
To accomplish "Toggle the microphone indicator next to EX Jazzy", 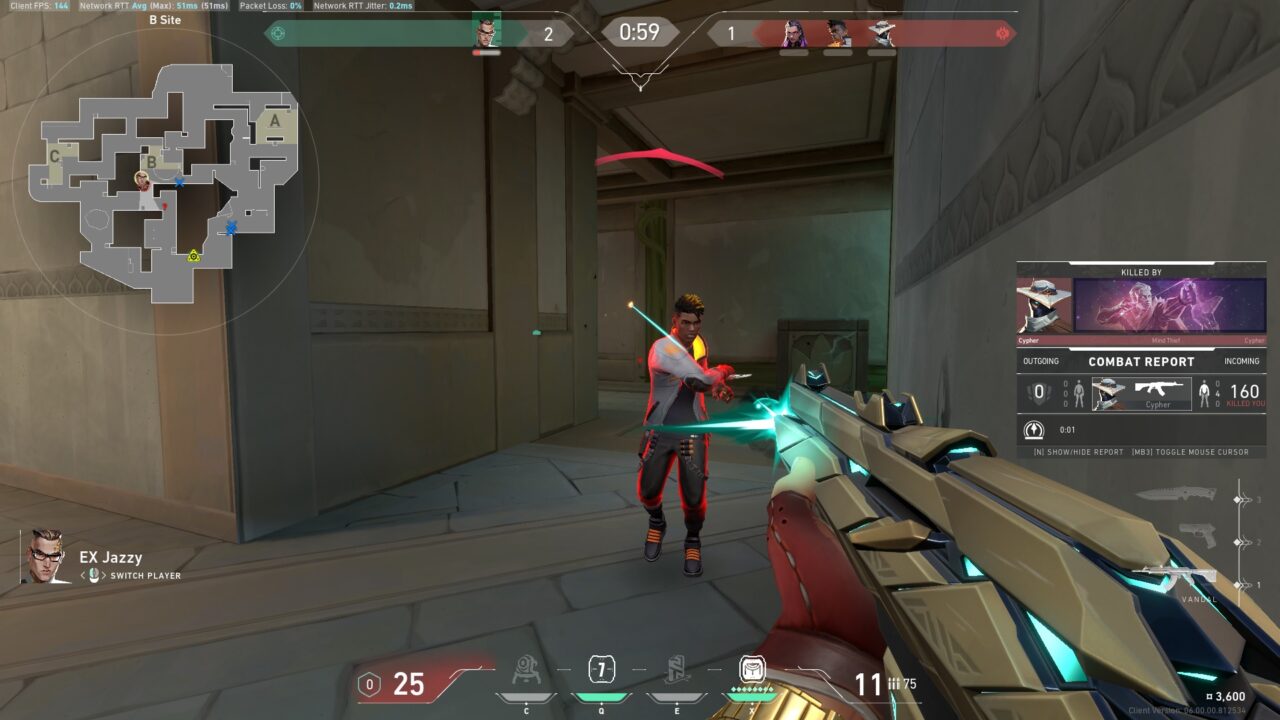I will point(93,575).
